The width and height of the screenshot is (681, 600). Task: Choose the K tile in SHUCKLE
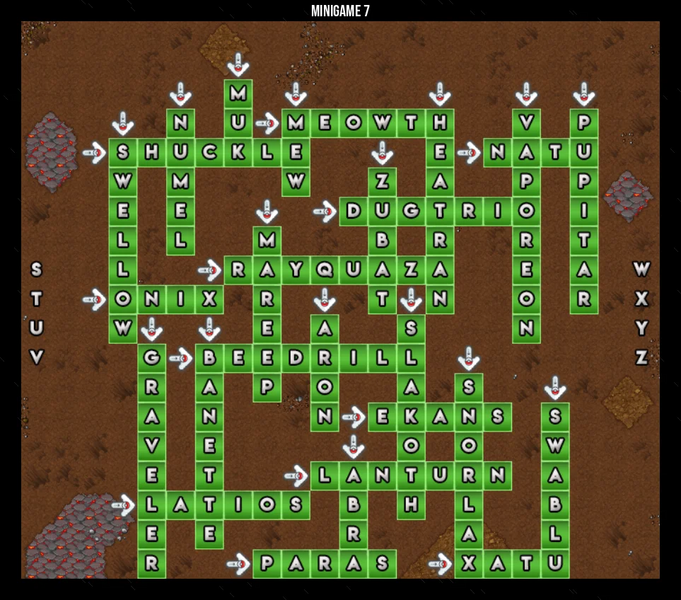pos(238,153)
